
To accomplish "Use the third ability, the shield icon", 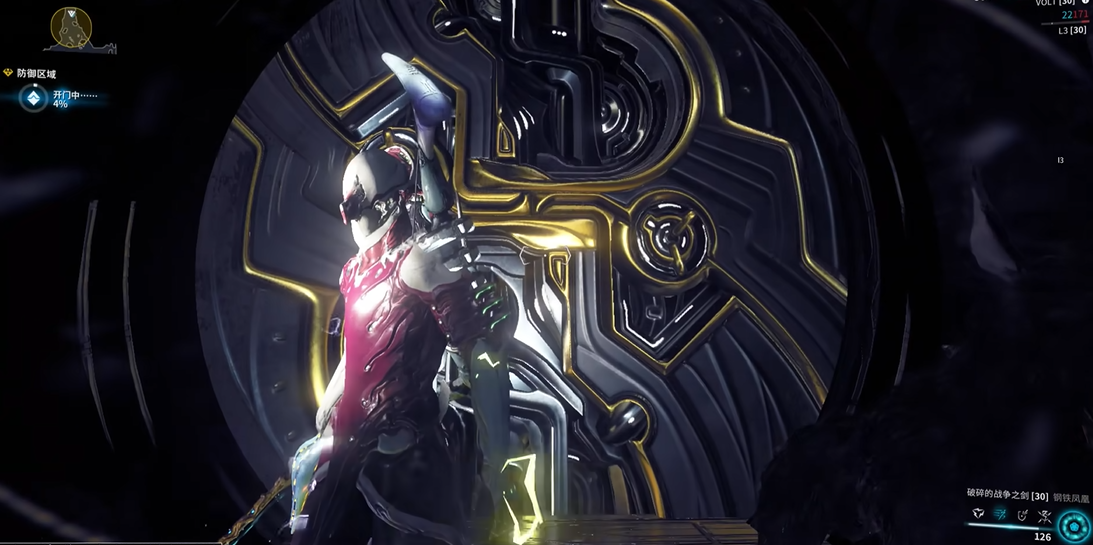I will coord(1022,515).
